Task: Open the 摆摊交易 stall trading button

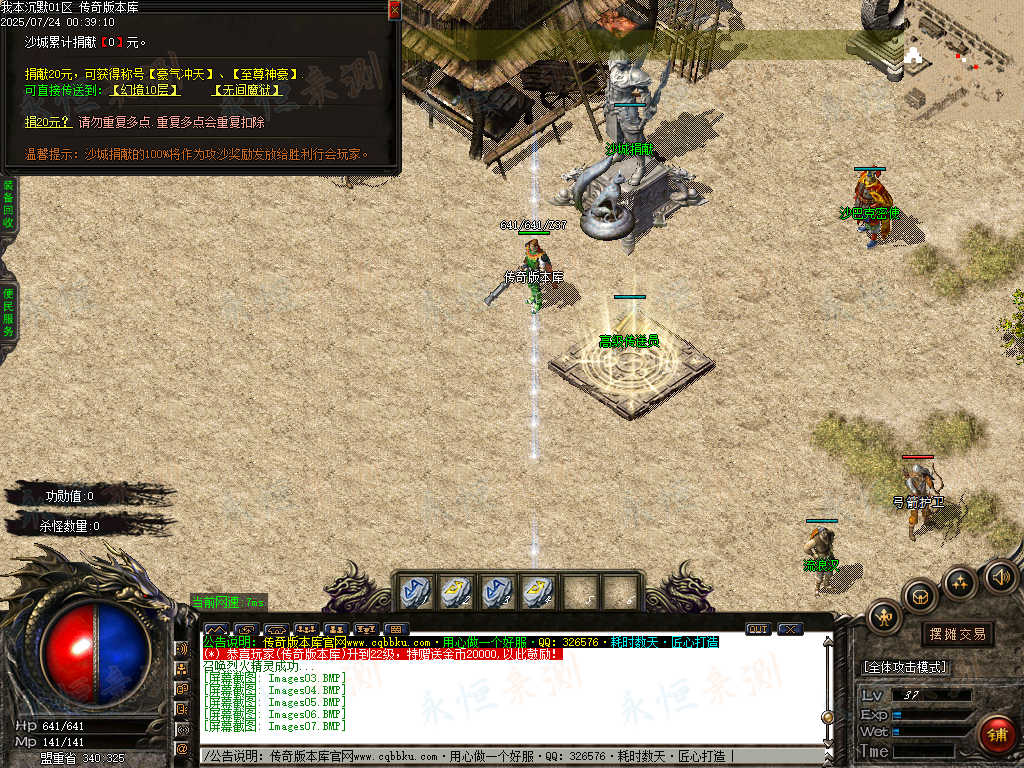Action: 957,634
